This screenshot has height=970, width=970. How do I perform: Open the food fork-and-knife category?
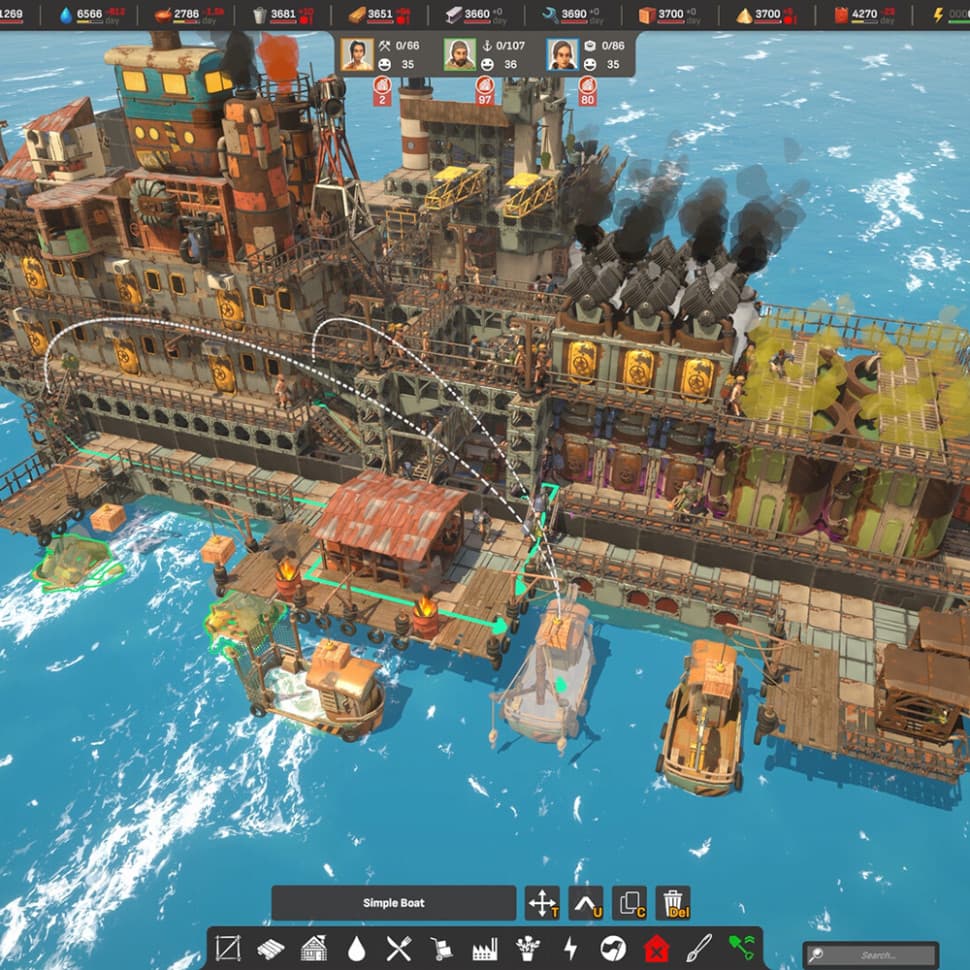[398, 948]
